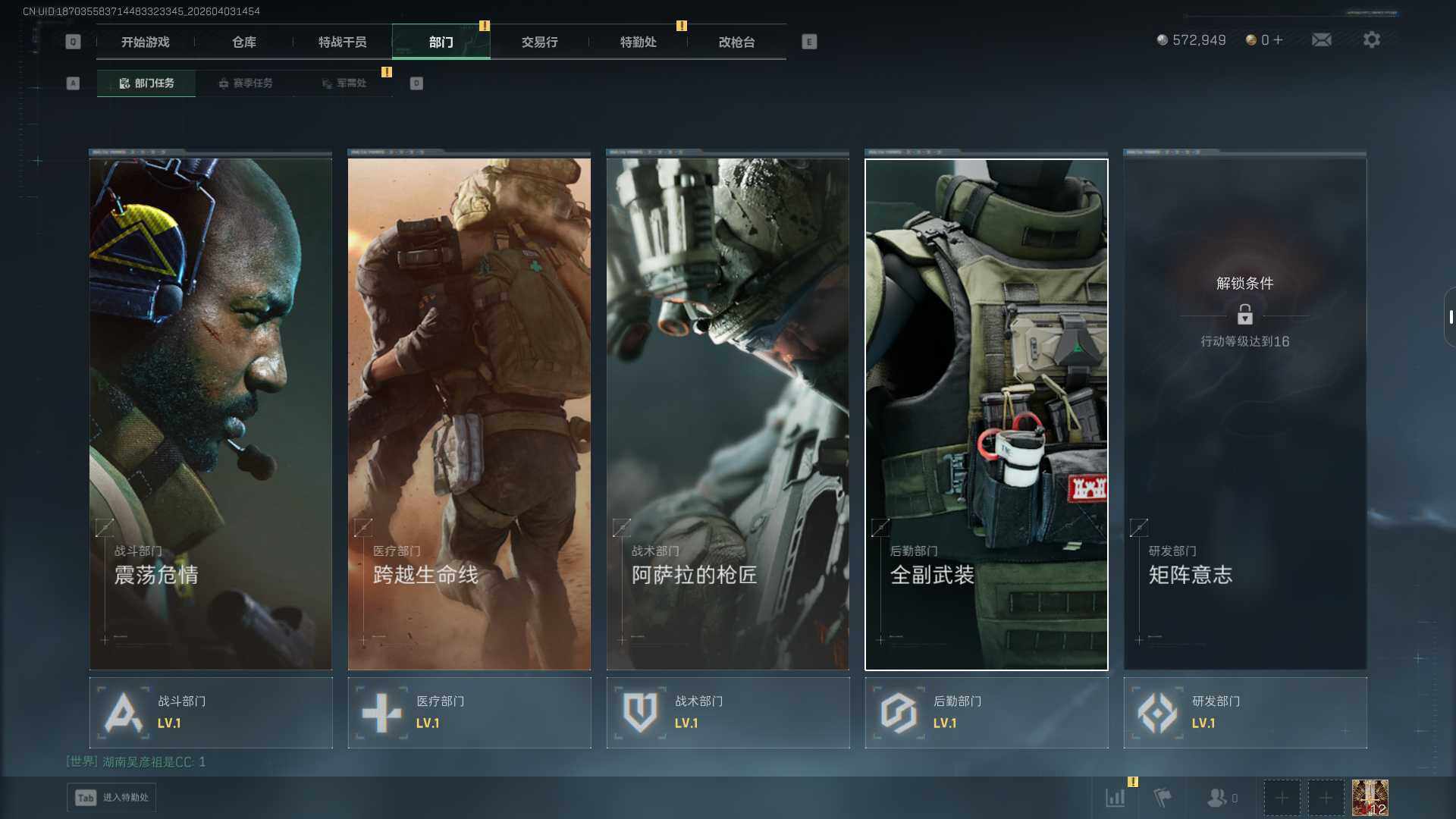Open the mail envelope icon
The width and height of the screenshot is (1456, 819).
point(1321,40)
